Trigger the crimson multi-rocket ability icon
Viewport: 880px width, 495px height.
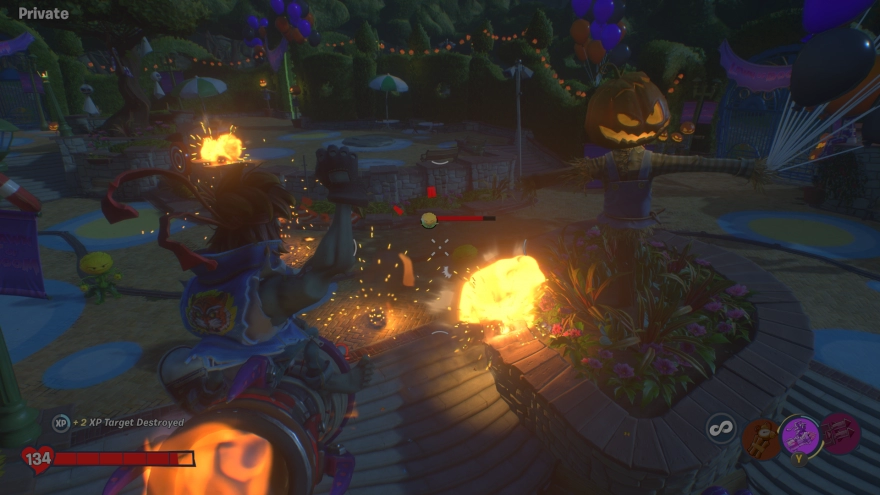point(840,433)
